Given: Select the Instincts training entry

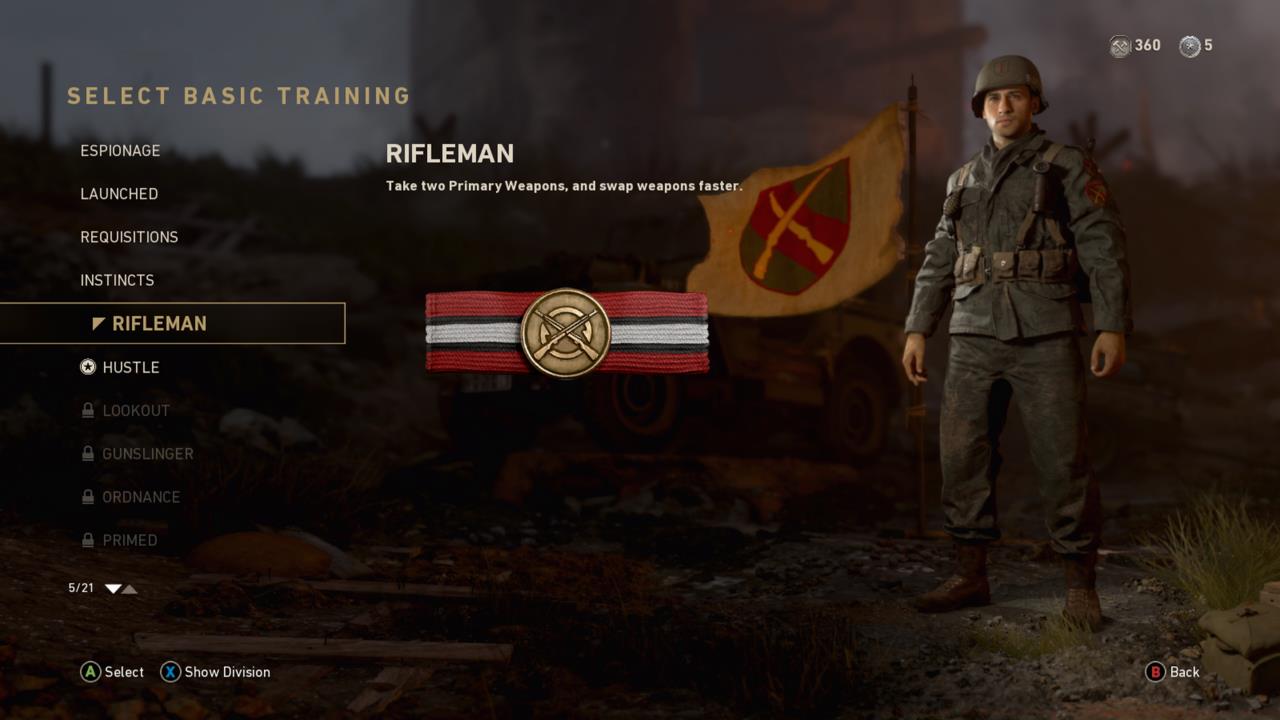Looking at the screenshot, I should 117,280.
